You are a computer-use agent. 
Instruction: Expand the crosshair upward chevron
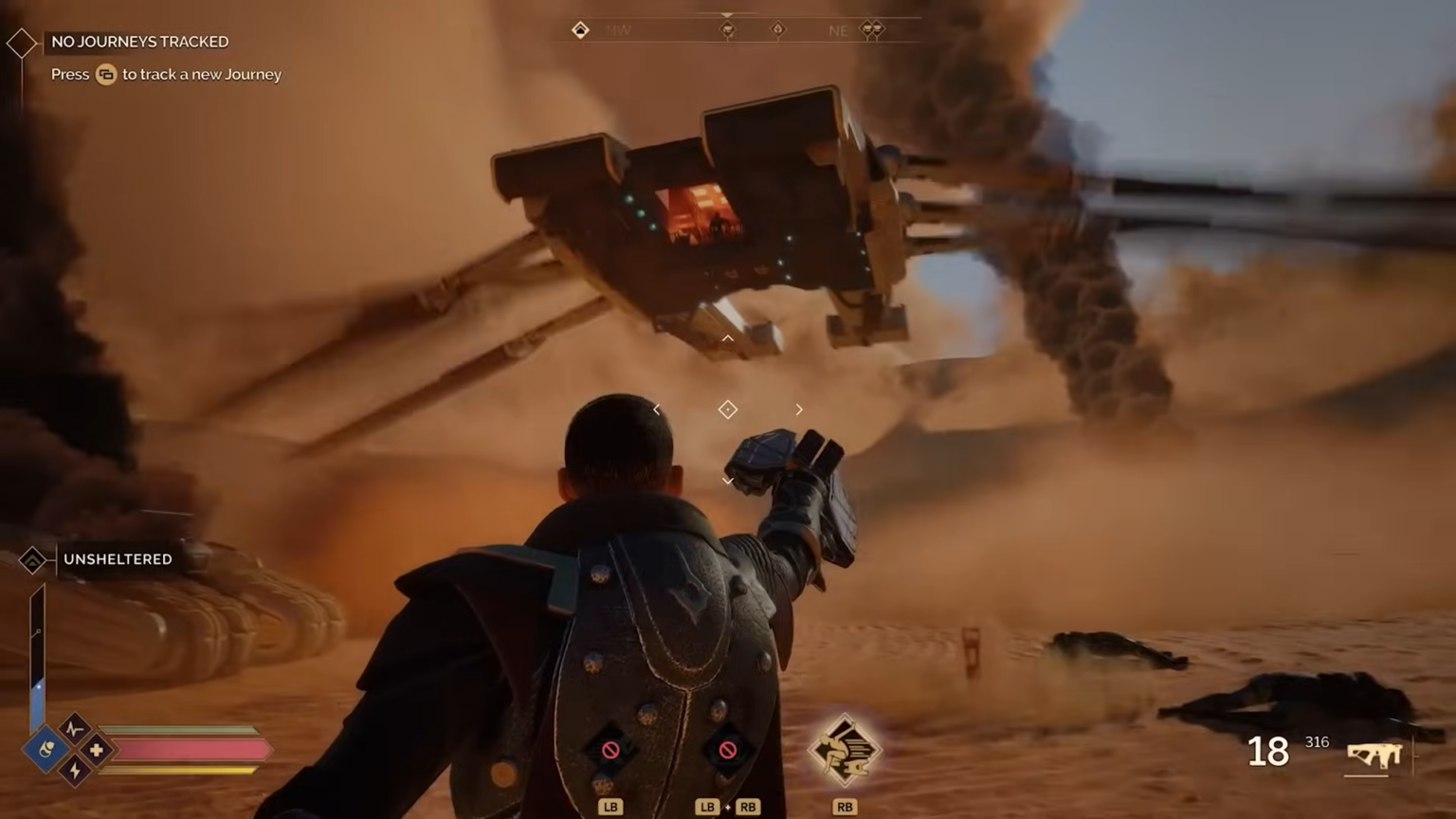coord(728,337)
